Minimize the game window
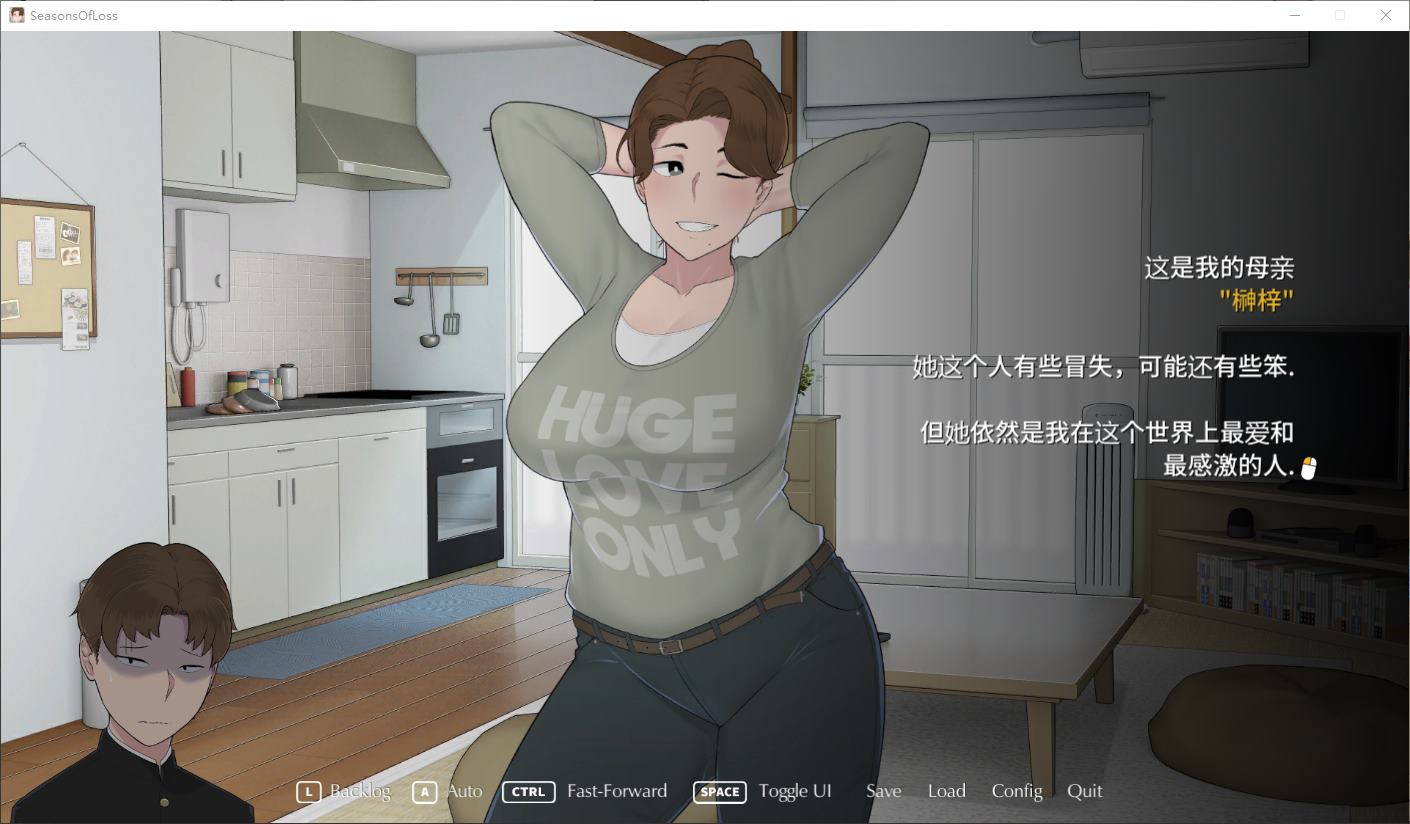This screenshot has height=824, width=1410. tap(1295, 15)
